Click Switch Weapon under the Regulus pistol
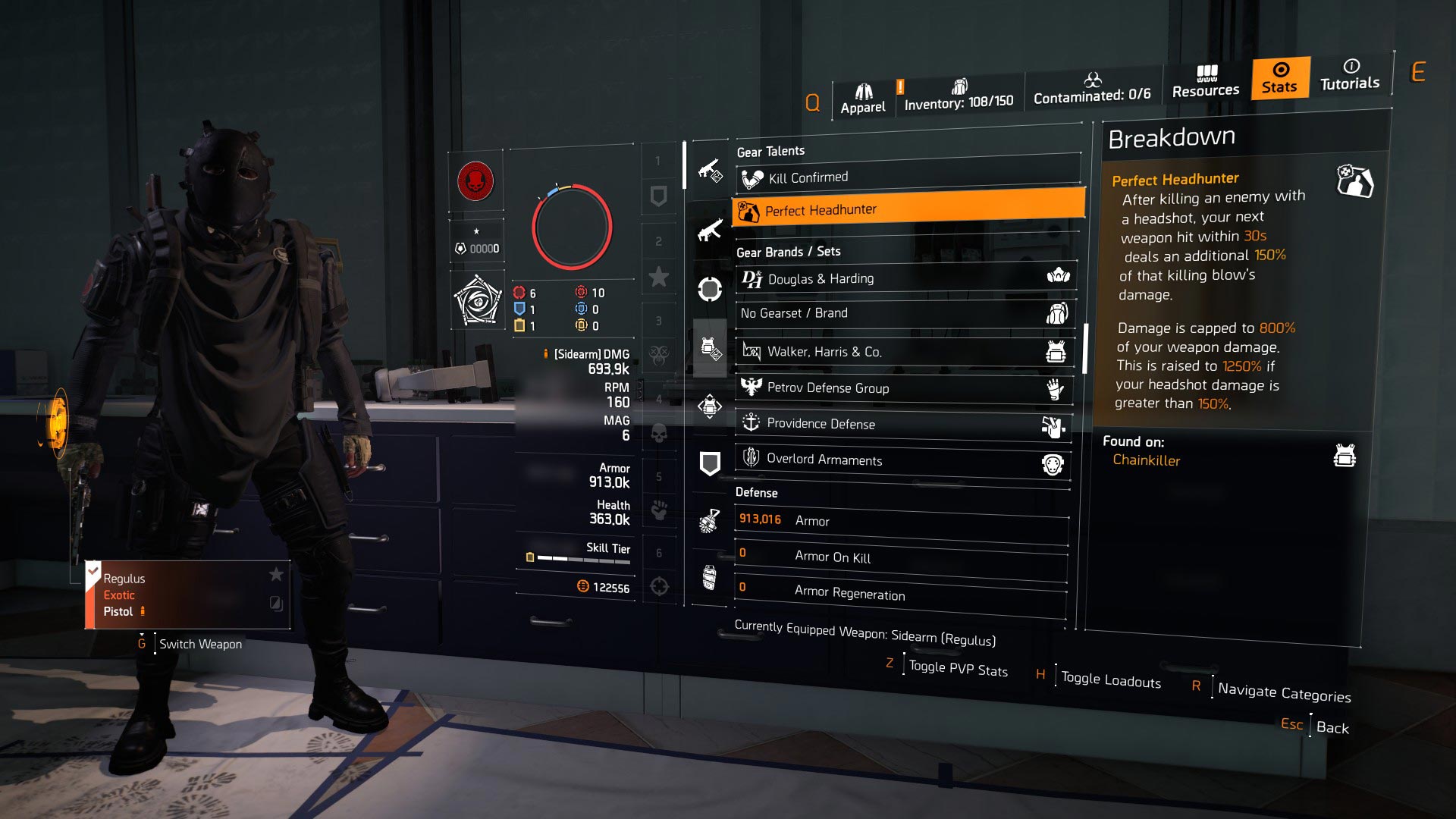The image size is (1456, 819). 199,644
